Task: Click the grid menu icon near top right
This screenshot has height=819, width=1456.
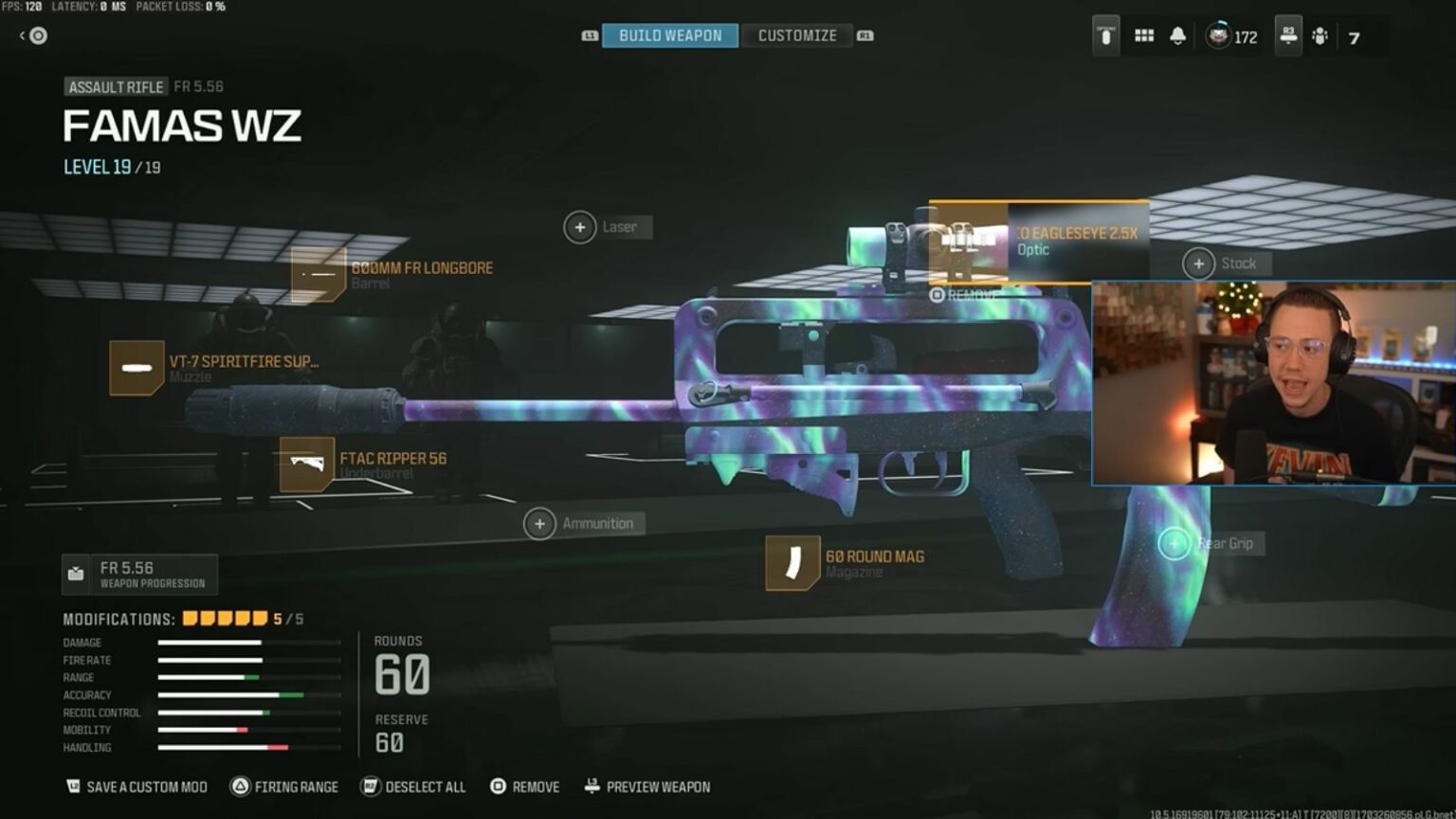Action: click(1144, 34)
